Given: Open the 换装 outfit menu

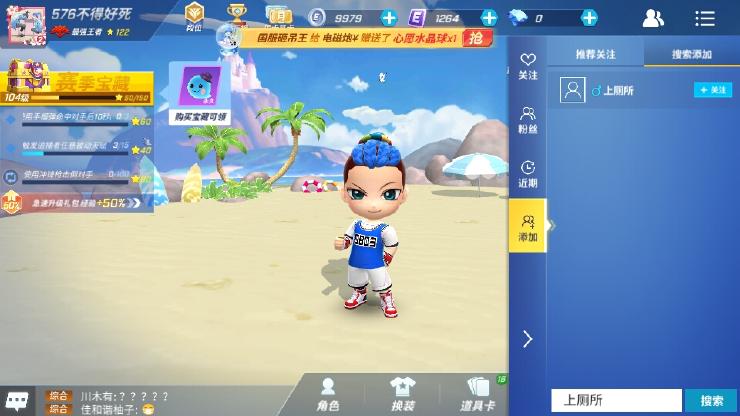Looking at the screenshot, I should click(x=402, y=395).
